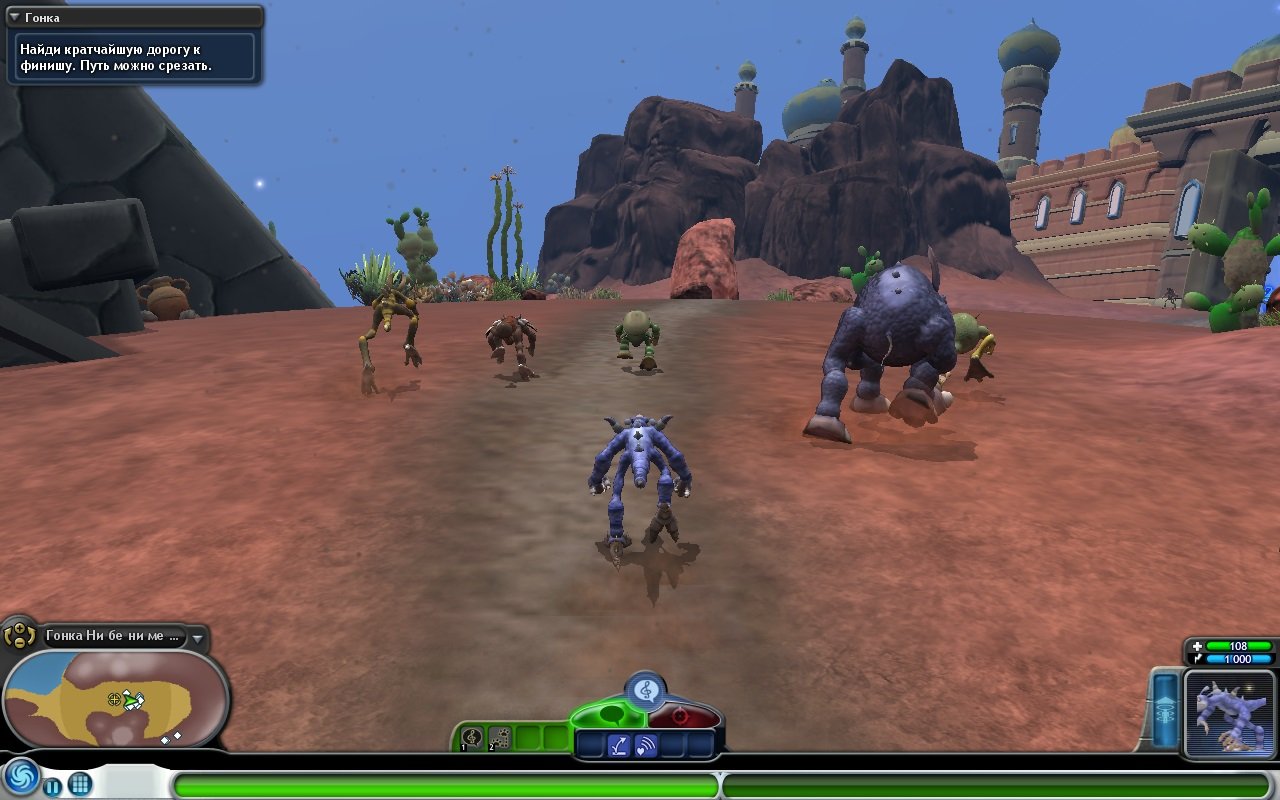
Task: Toggle the crosshair aggression mode icon
Action: click(683, 714)
